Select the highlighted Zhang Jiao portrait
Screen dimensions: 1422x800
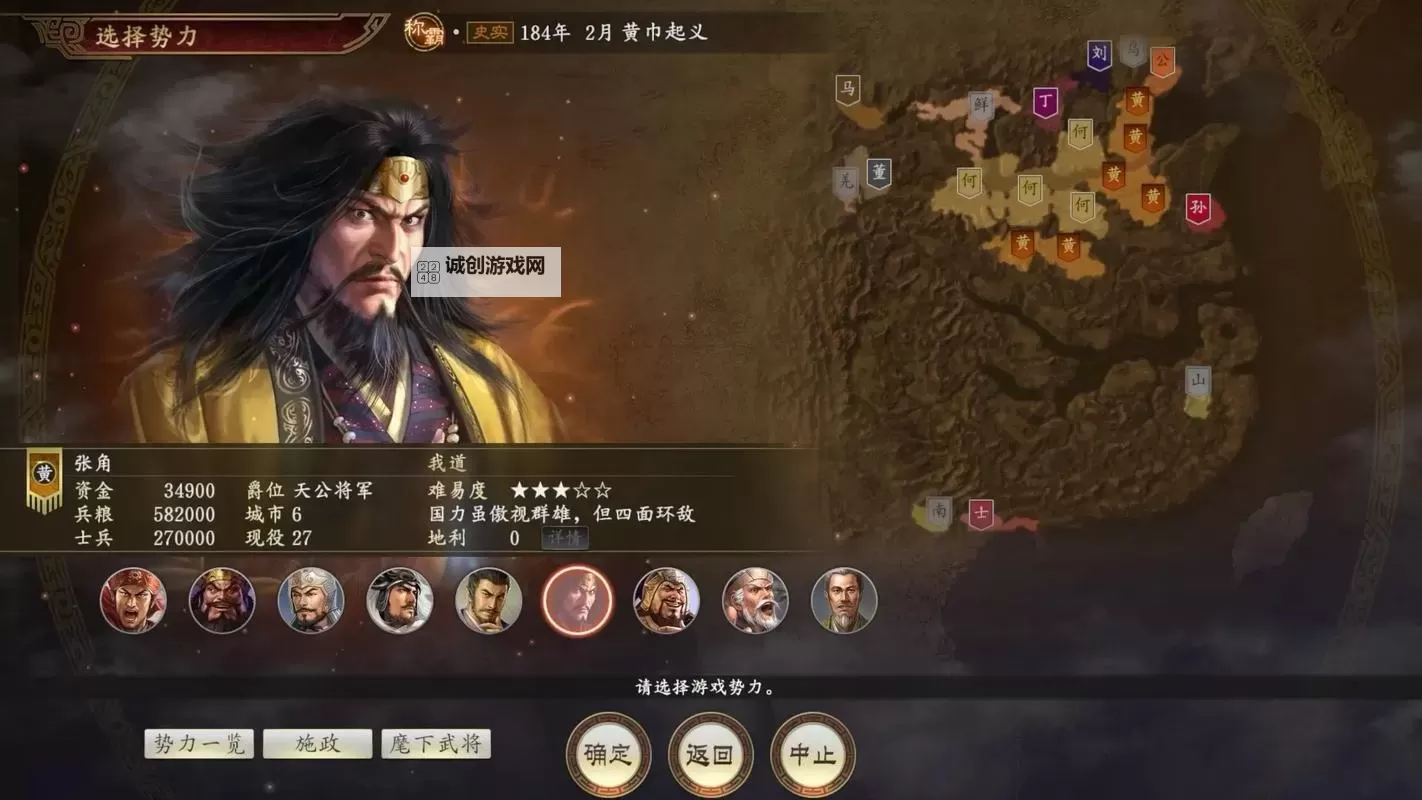pos(577,600)
